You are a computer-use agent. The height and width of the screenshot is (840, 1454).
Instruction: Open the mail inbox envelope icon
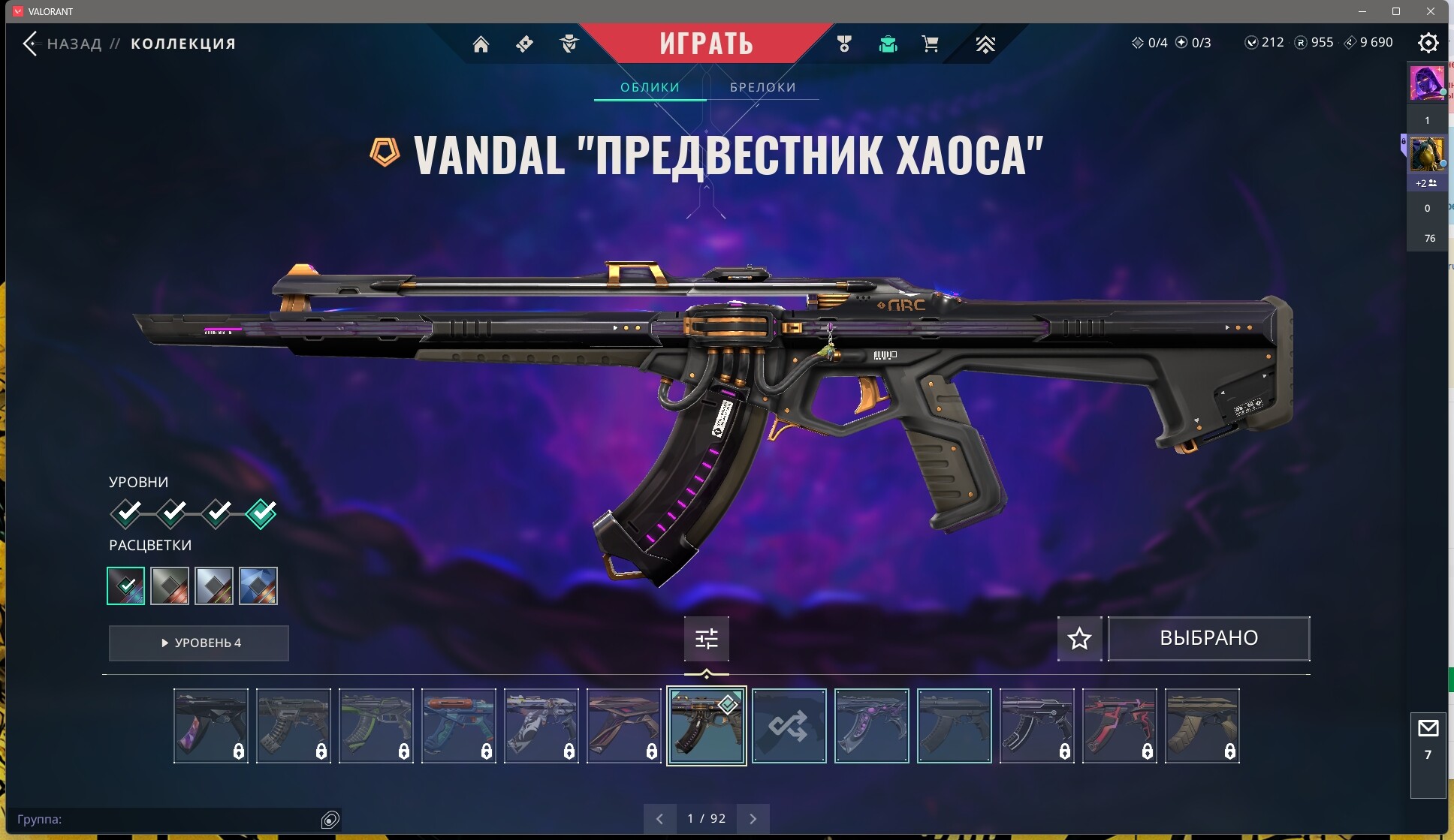point(1428,728)
